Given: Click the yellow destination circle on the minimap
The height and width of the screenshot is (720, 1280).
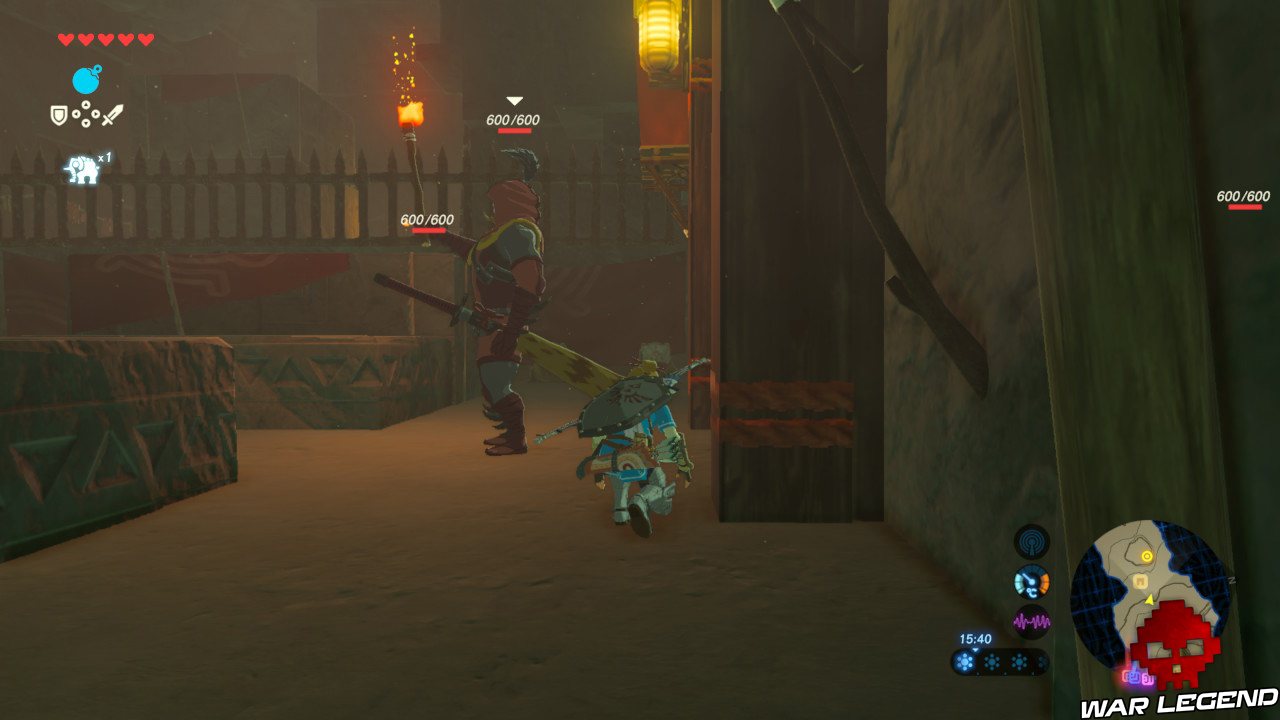Looking at the screenshot, I should 1146,556.
